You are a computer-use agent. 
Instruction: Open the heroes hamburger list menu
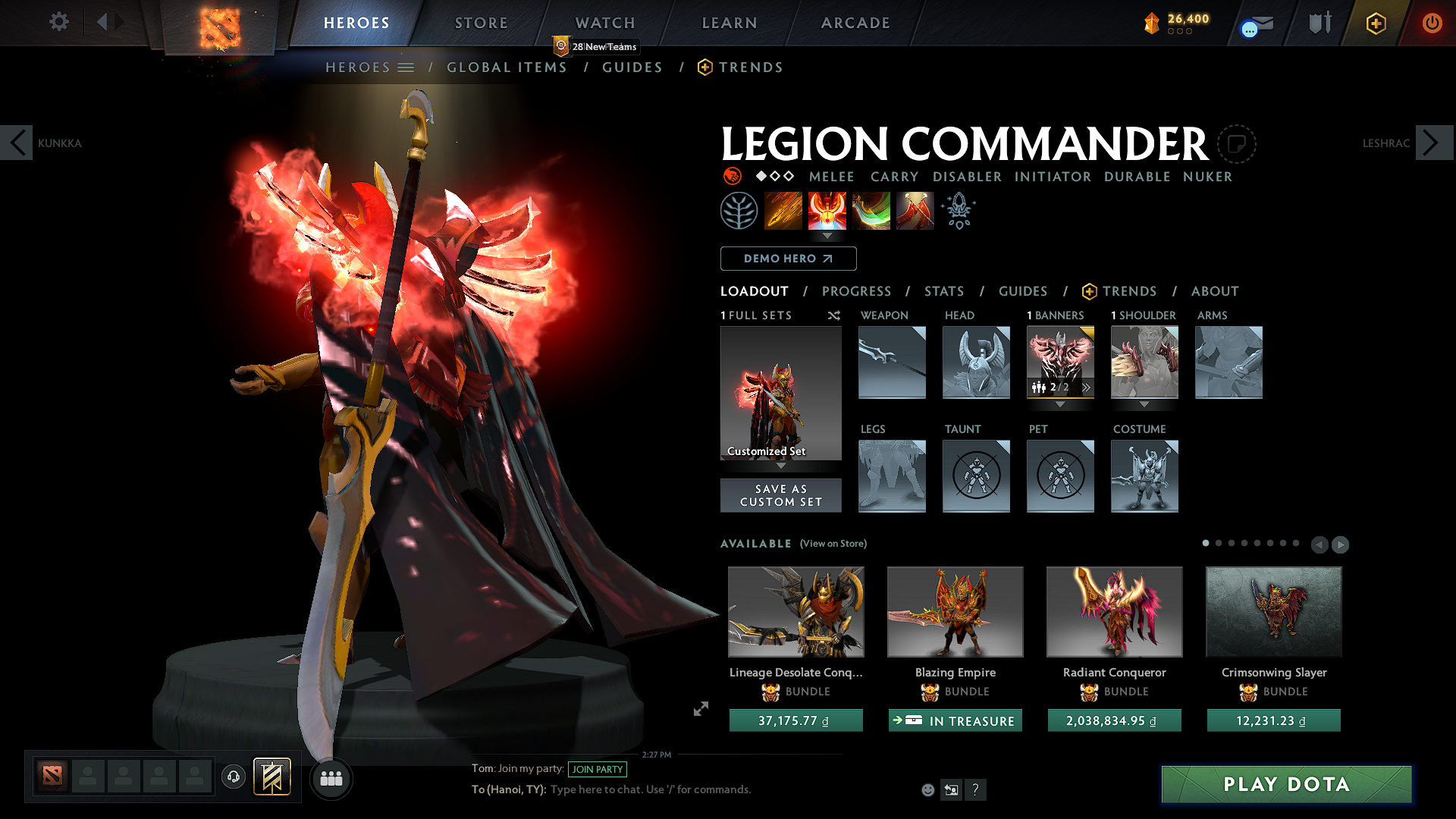[406, 67]
